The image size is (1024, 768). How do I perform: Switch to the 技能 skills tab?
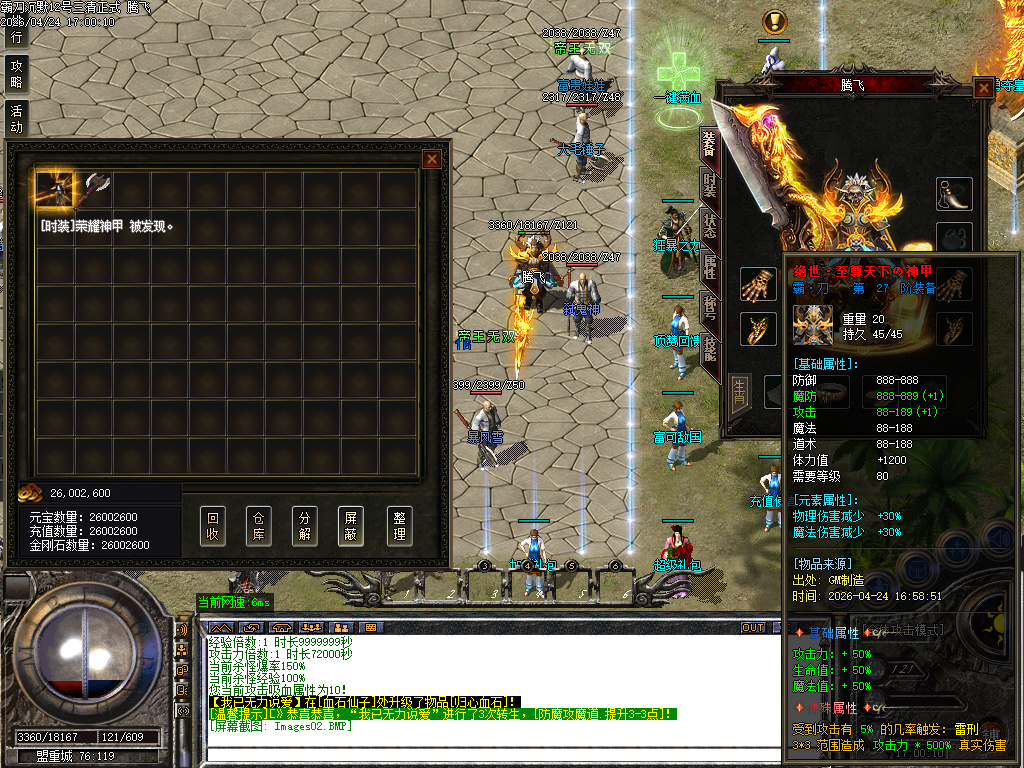[x=709, y=348]
